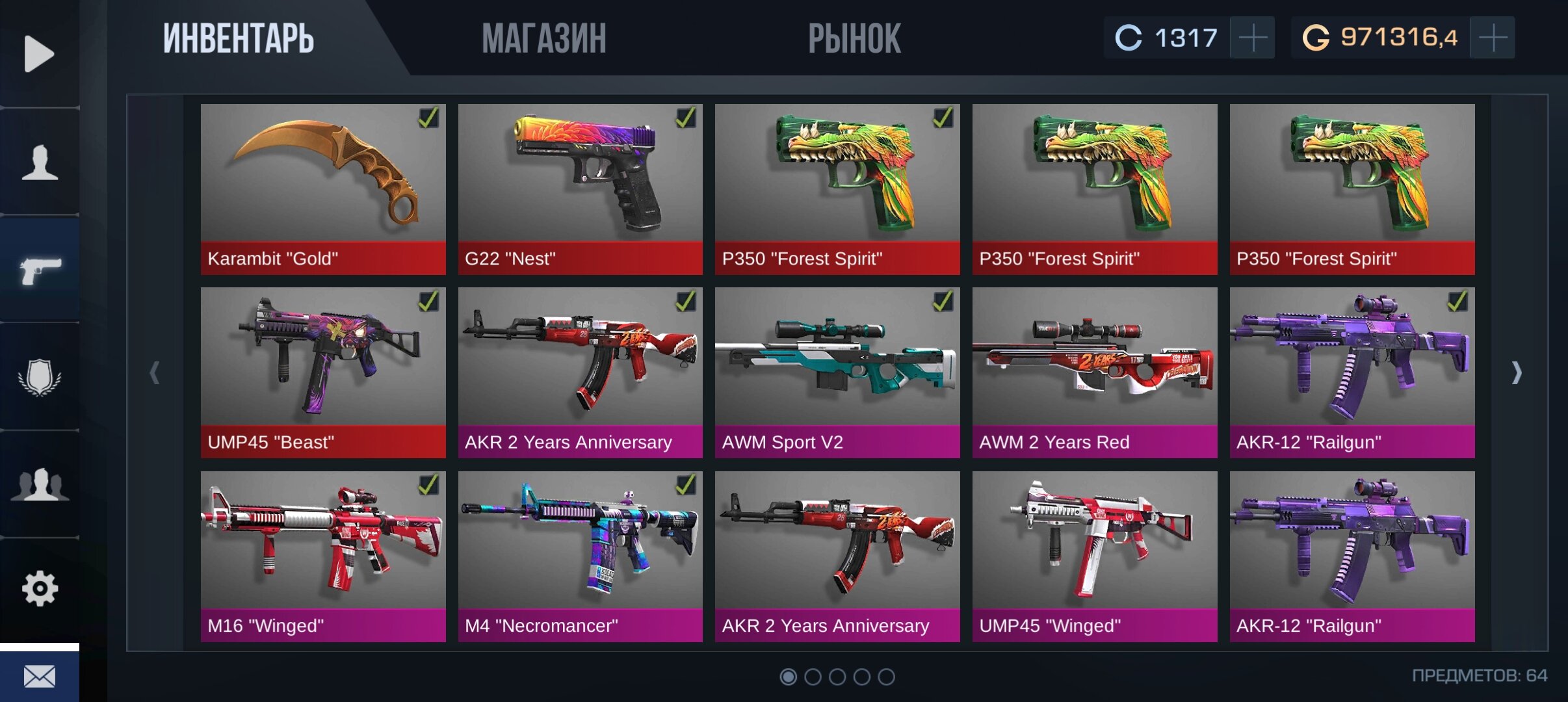Open the mail envelope inbox
The image size is (1568, 702).
tap(40, 677)
